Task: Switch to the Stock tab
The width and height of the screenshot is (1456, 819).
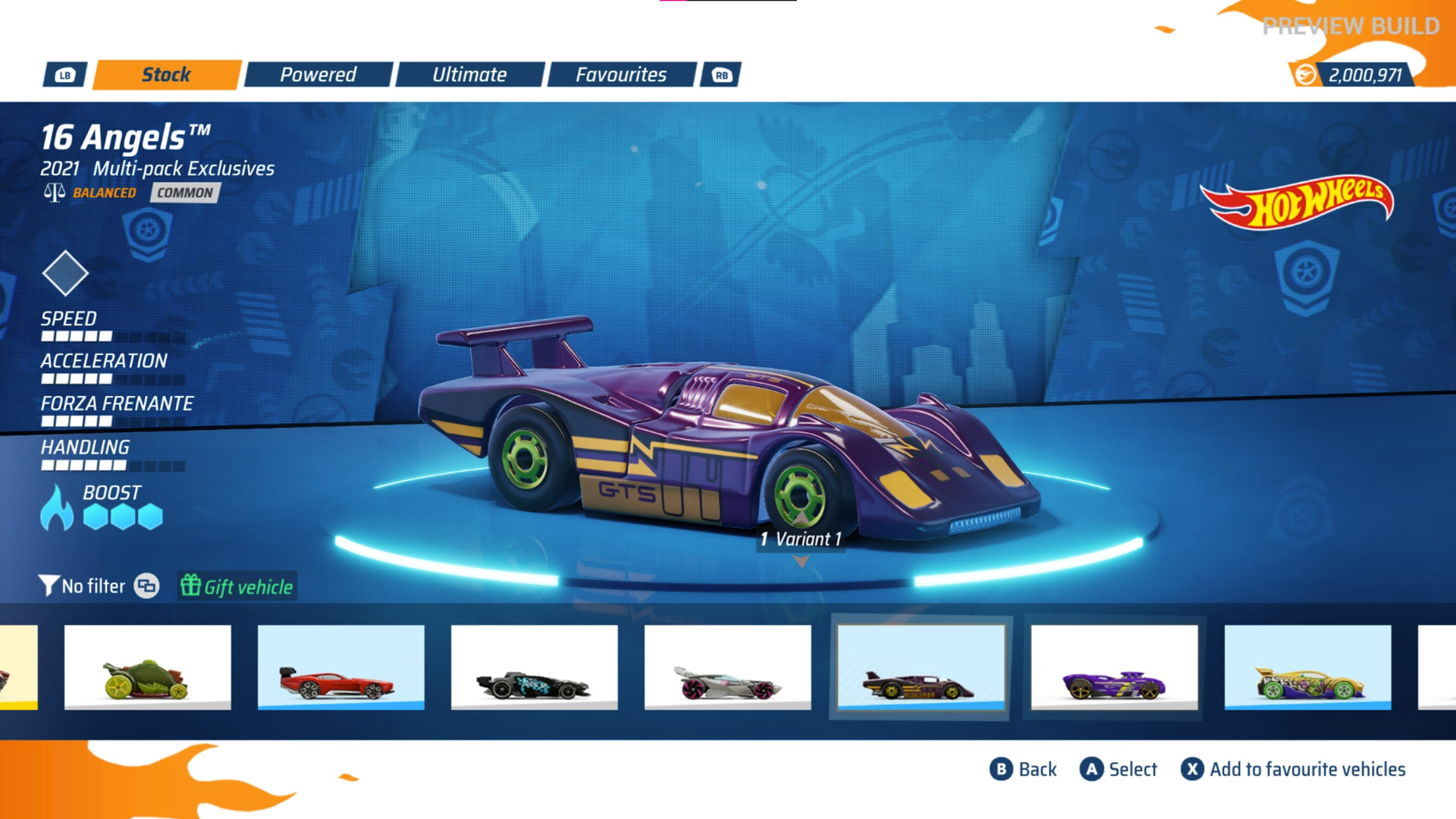Action: pos(167,74)
